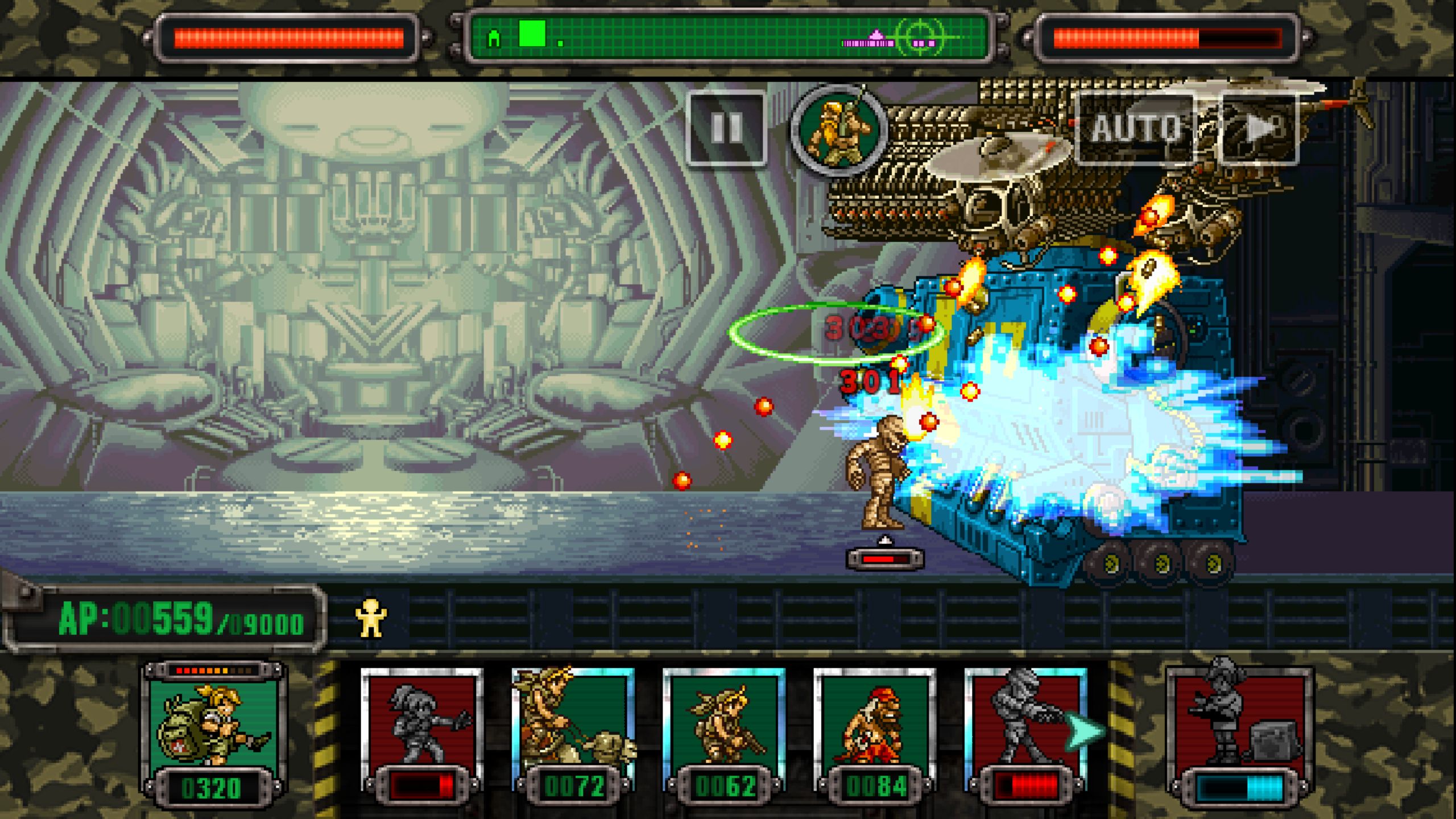Pause the battle
The image size is (1456, 819).
coord(726,128)
